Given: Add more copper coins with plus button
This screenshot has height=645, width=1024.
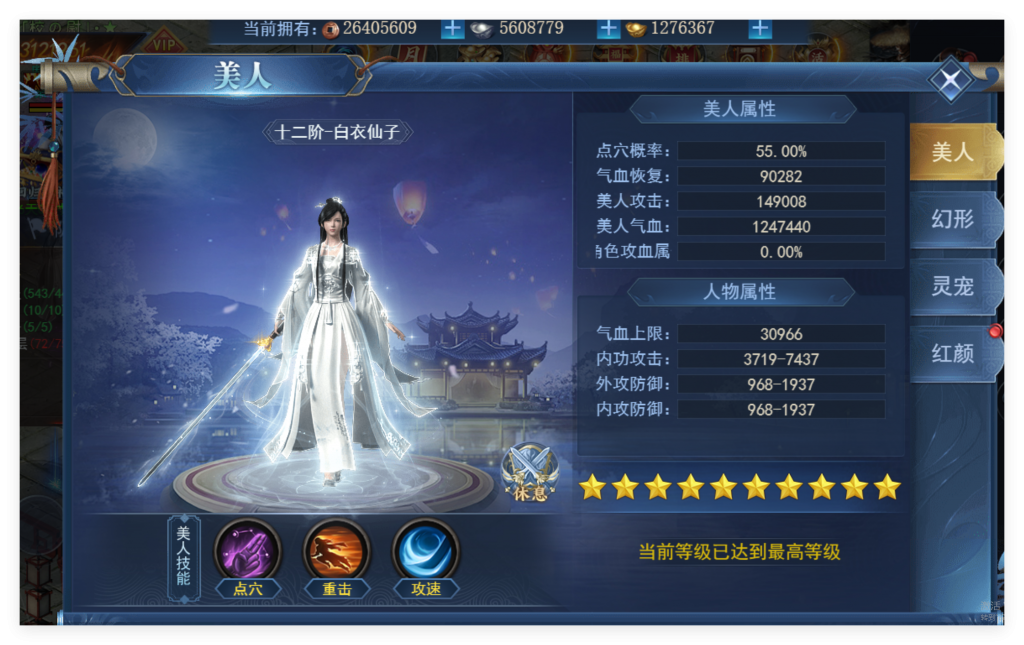Looking at the screenshot, I should (453, 28).
